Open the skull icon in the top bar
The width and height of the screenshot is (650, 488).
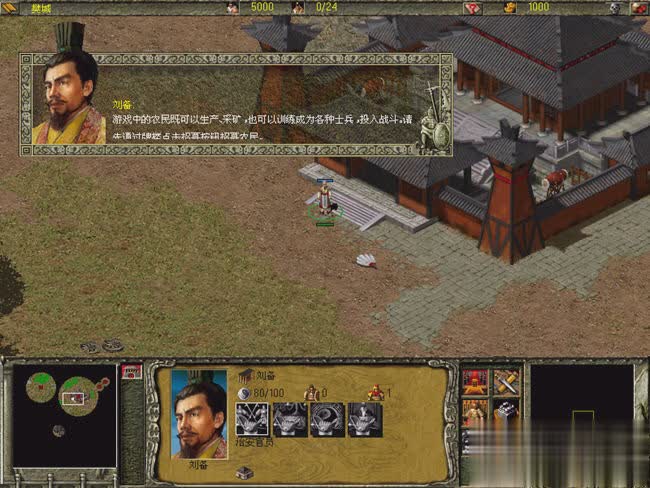(615, 7)
